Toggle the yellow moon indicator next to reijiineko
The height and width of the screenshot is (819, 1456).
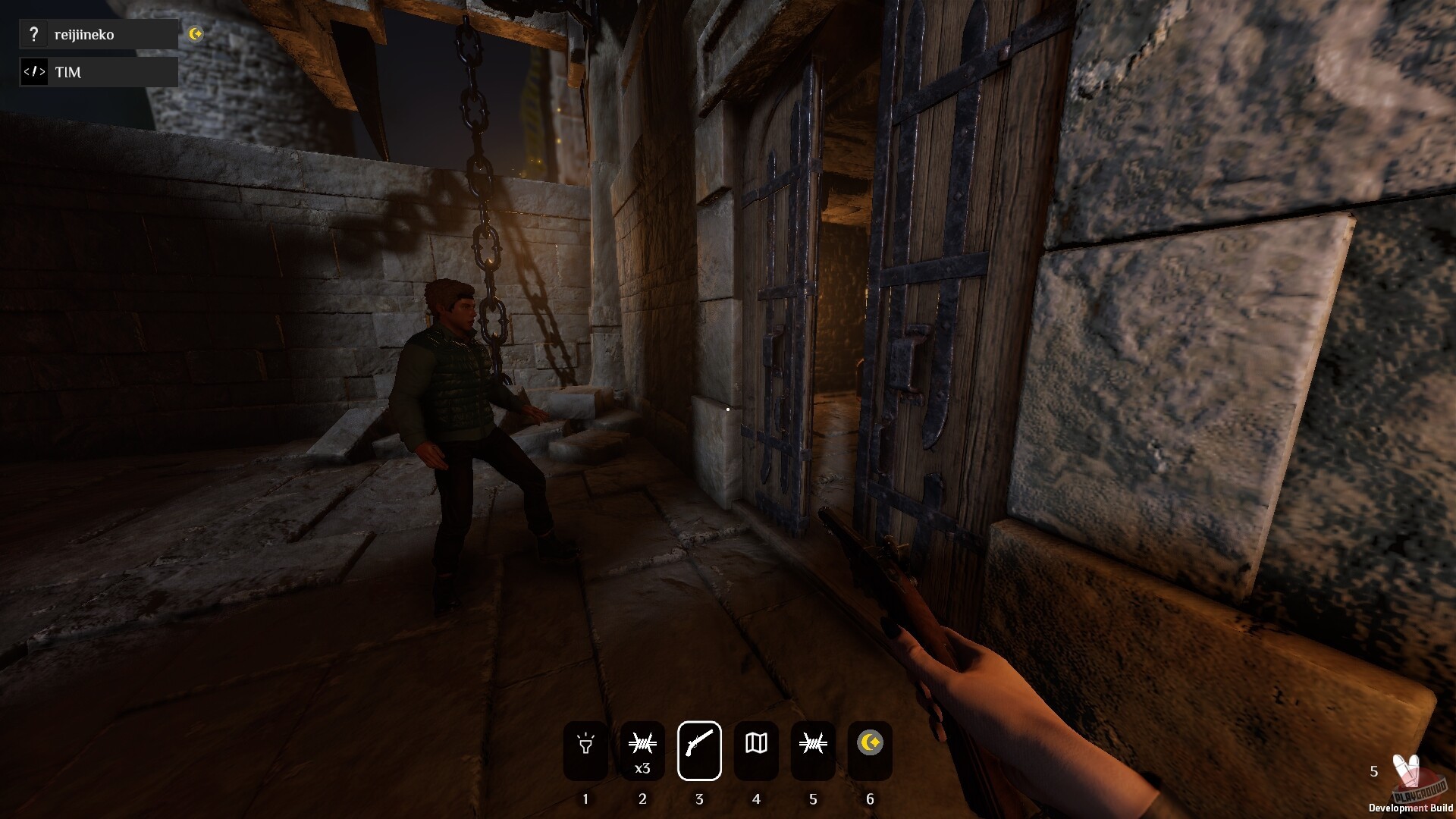196,33
